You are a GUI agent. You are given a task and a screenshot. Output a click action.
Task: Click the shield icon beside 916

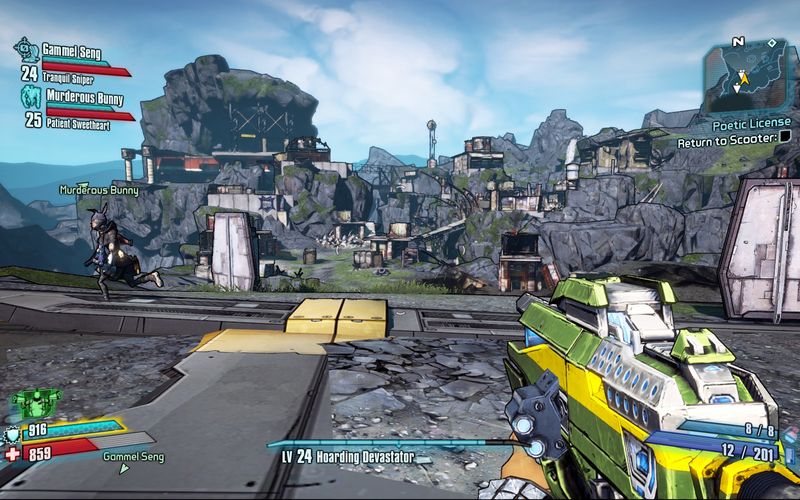12,429
